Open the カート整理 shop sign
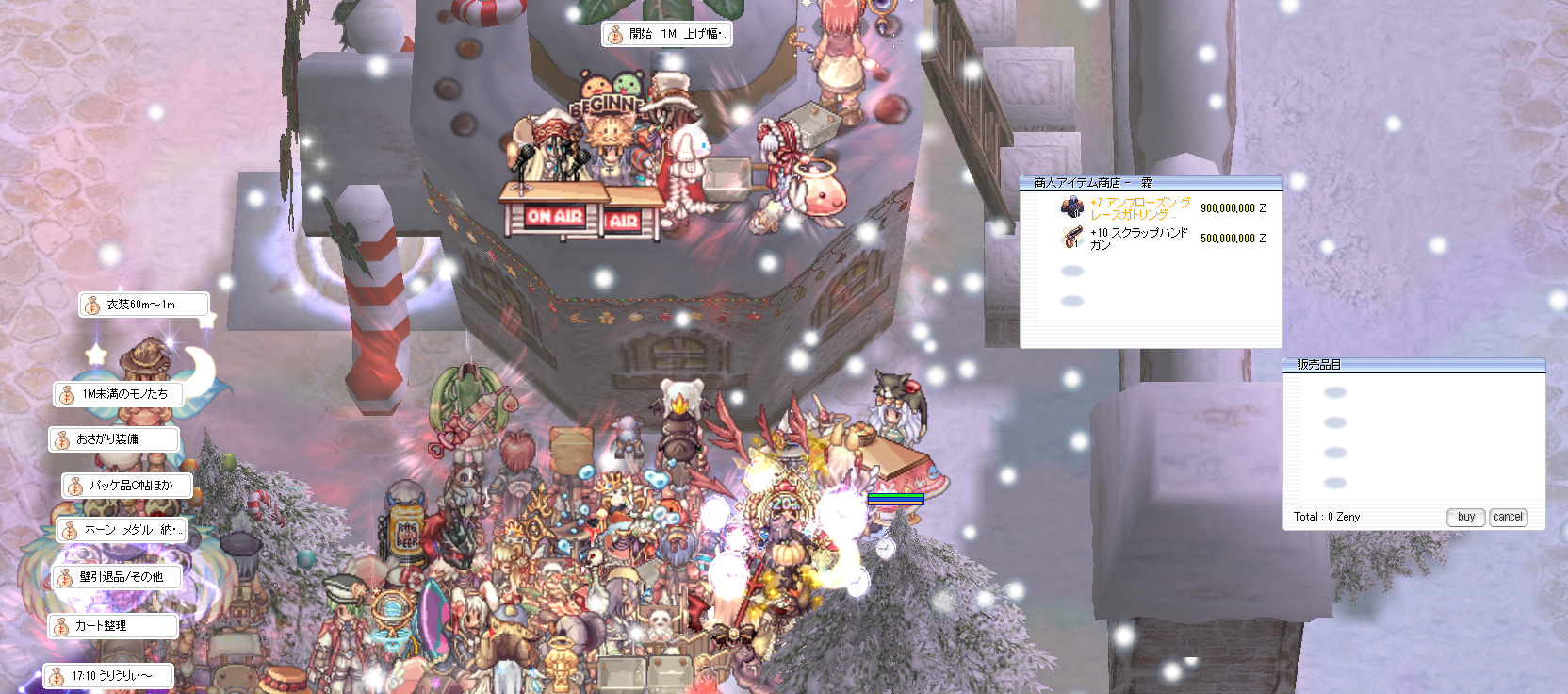 click(112, 626)
